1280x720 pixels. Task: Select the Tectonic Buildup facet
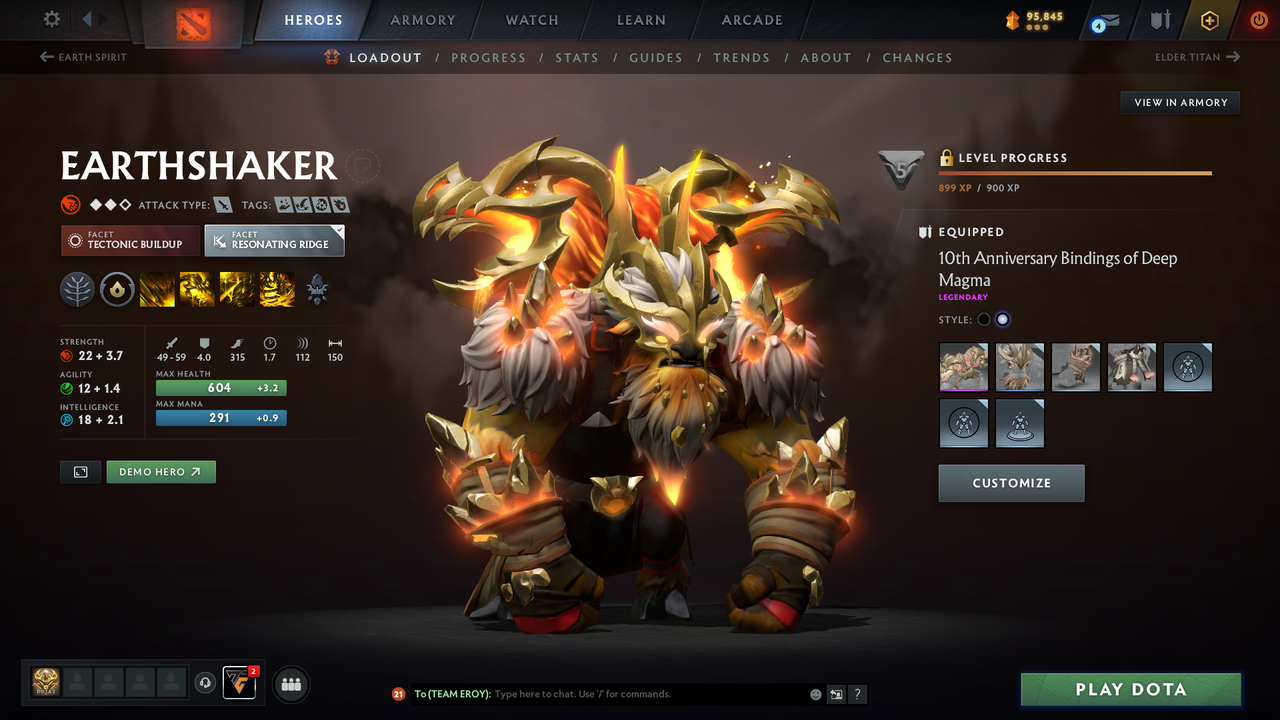click(x=130, y=240)
